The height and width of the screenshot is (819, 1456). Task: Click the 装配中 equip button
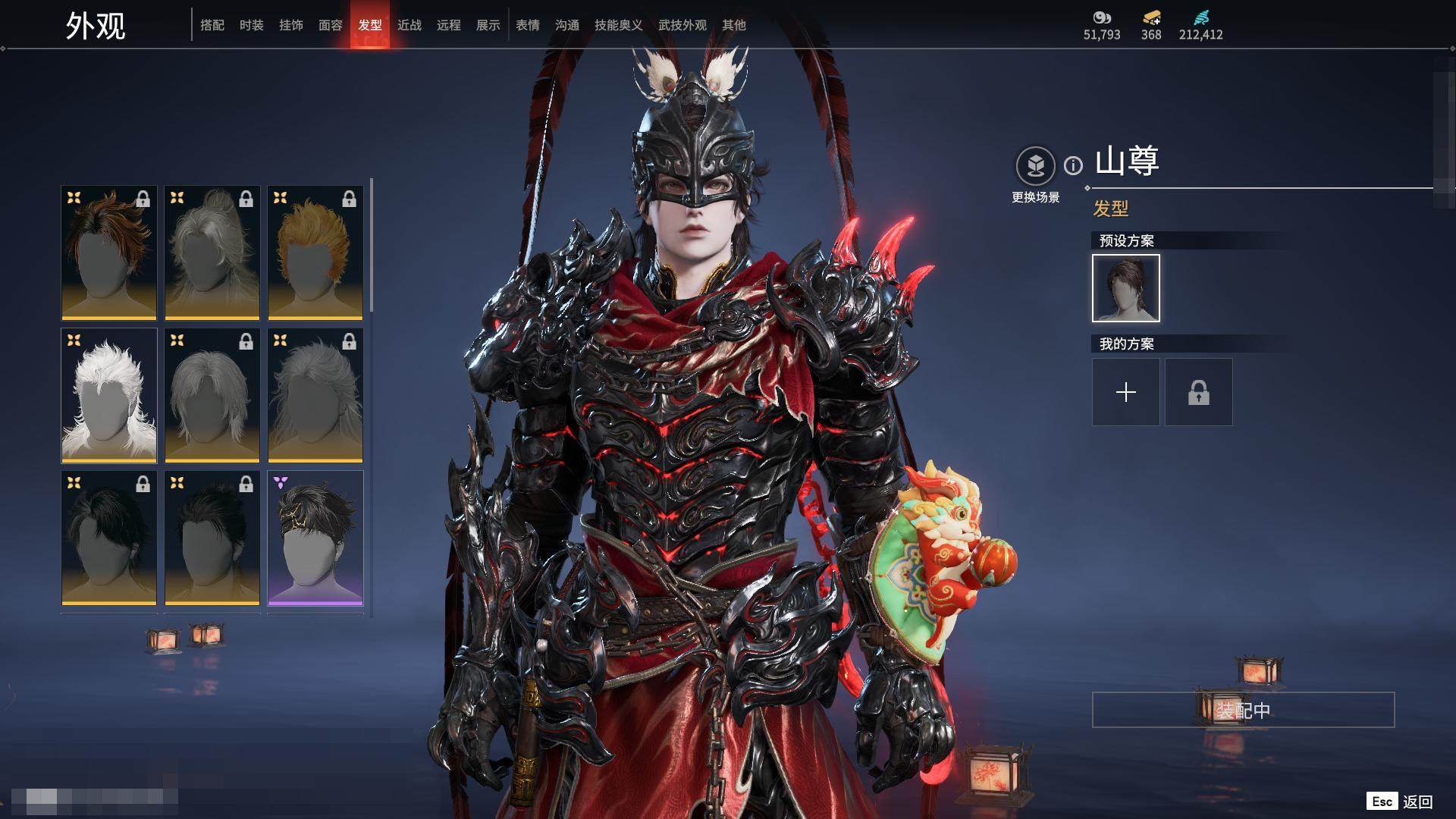point(1243,710)
